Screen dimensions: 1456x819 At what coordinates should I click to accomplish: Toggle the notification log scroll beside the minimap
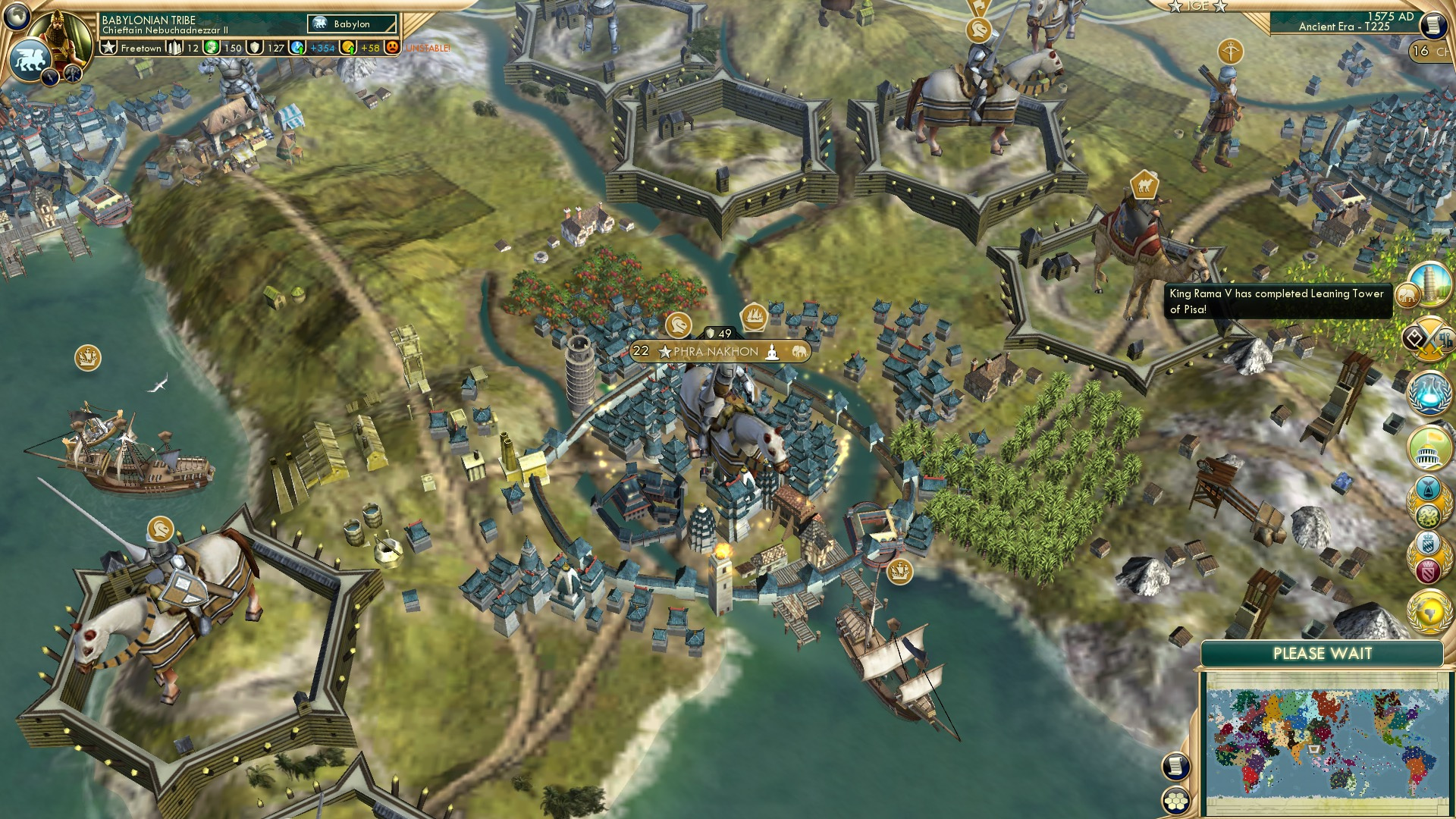(x=1175, y=766)
